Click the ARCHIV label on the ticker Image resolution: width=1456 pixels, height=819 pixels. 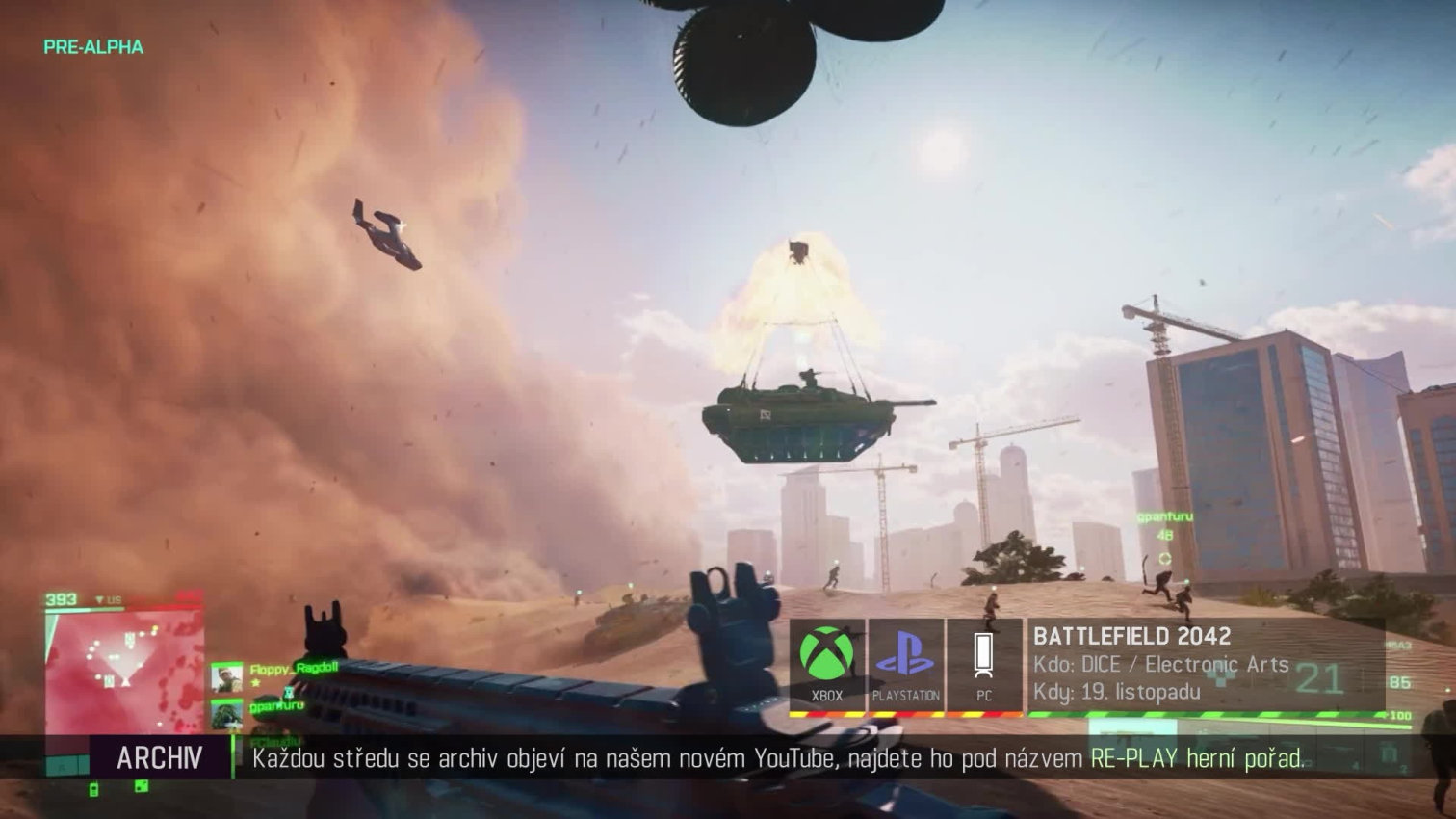(x=160, y=758)
